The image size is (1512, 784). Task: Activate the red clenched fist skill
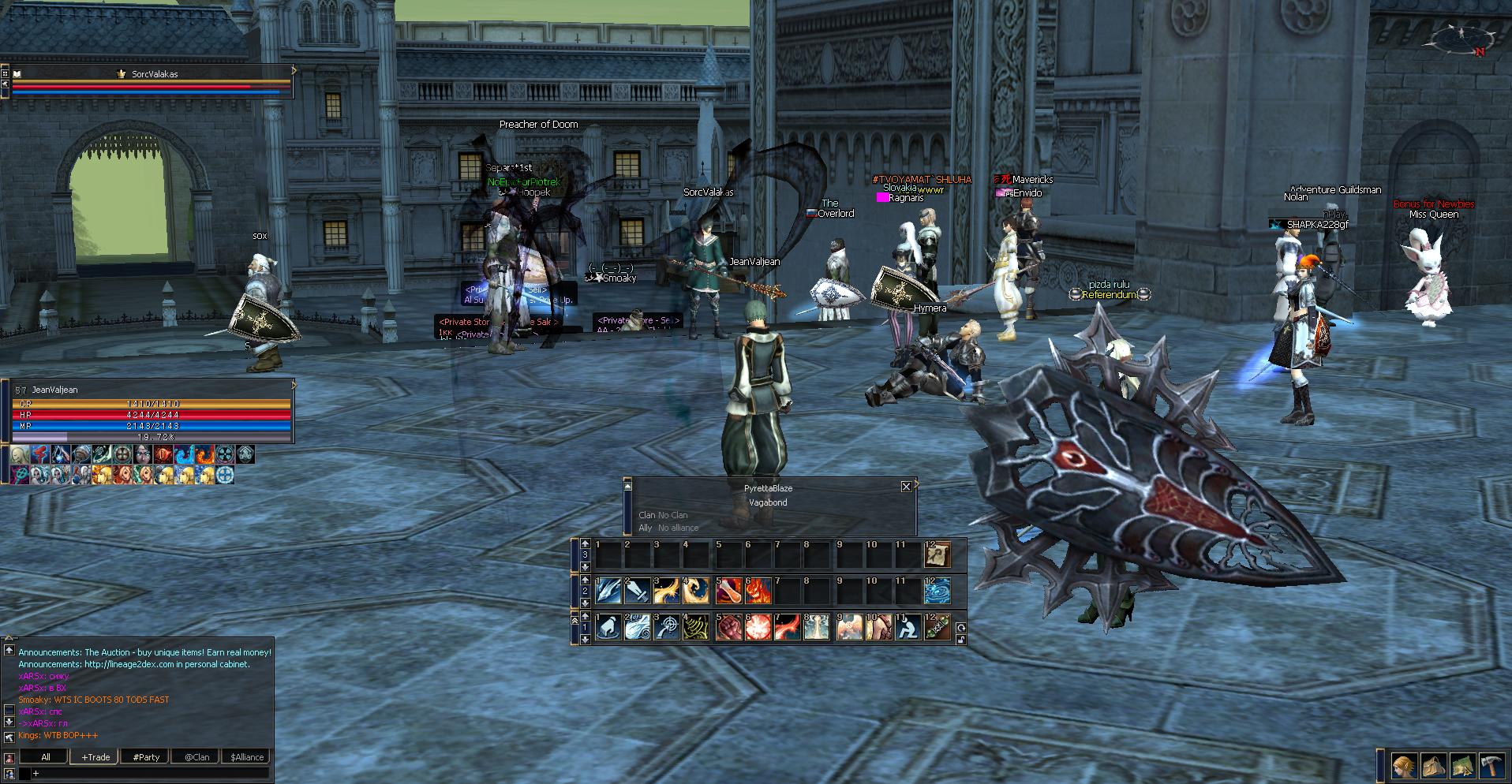(x=728, y=628)
